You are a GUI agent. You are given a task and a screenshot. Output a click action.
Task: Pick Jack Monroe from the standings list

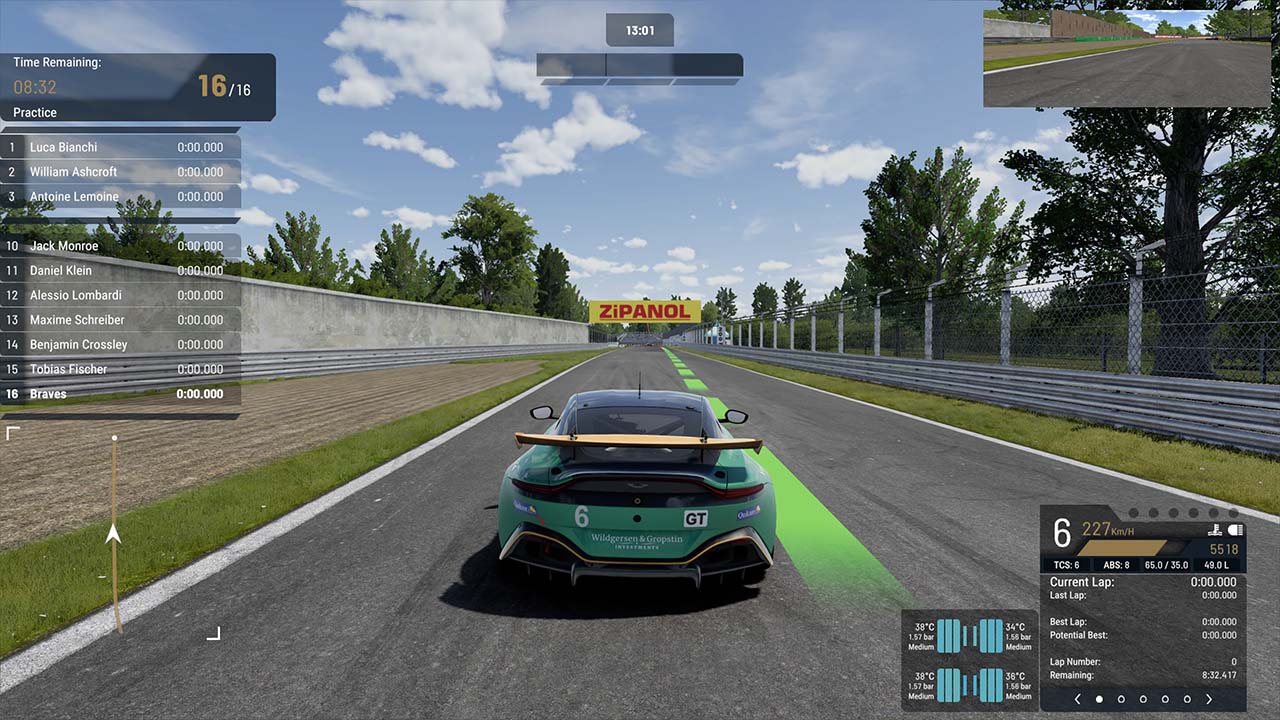click(120, 246)
